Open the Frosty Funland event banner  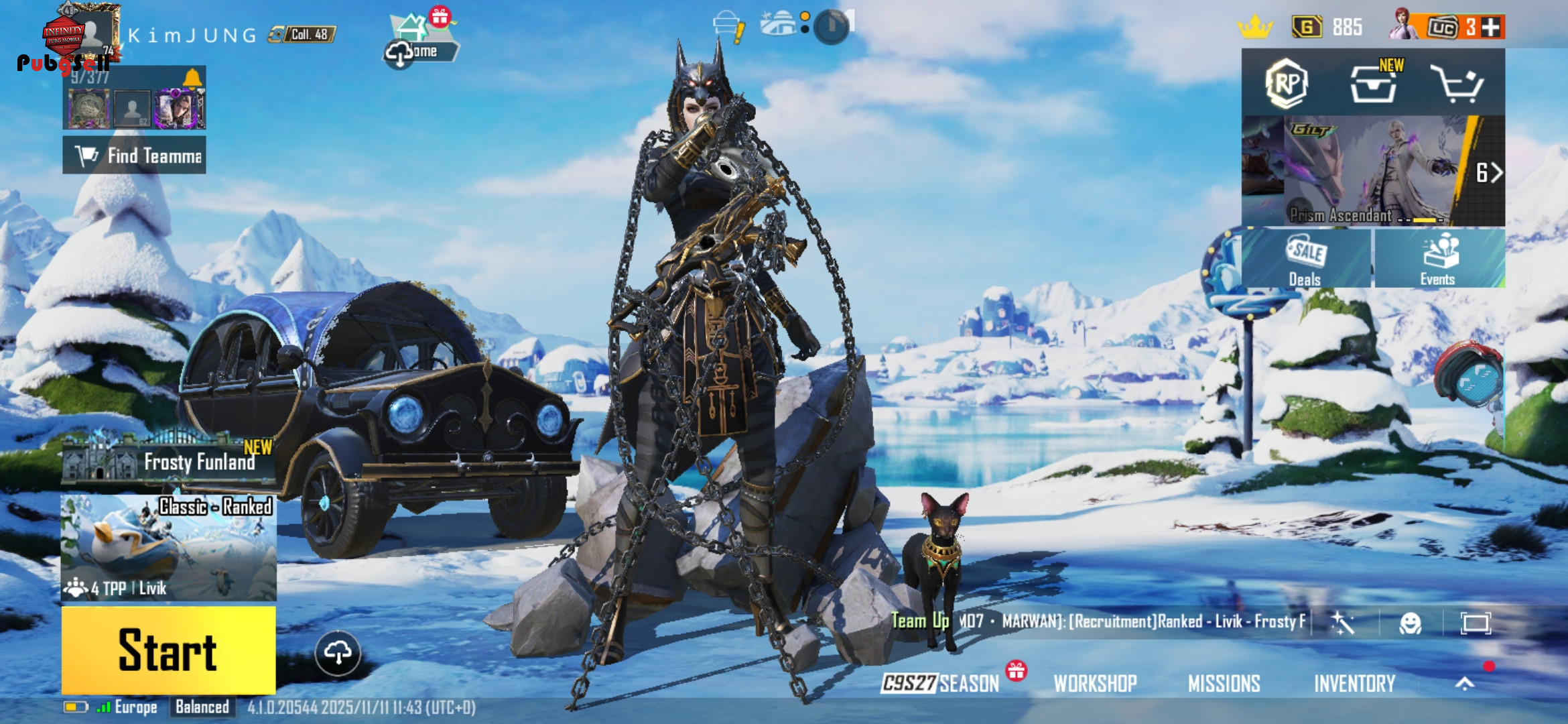[168, 460]
